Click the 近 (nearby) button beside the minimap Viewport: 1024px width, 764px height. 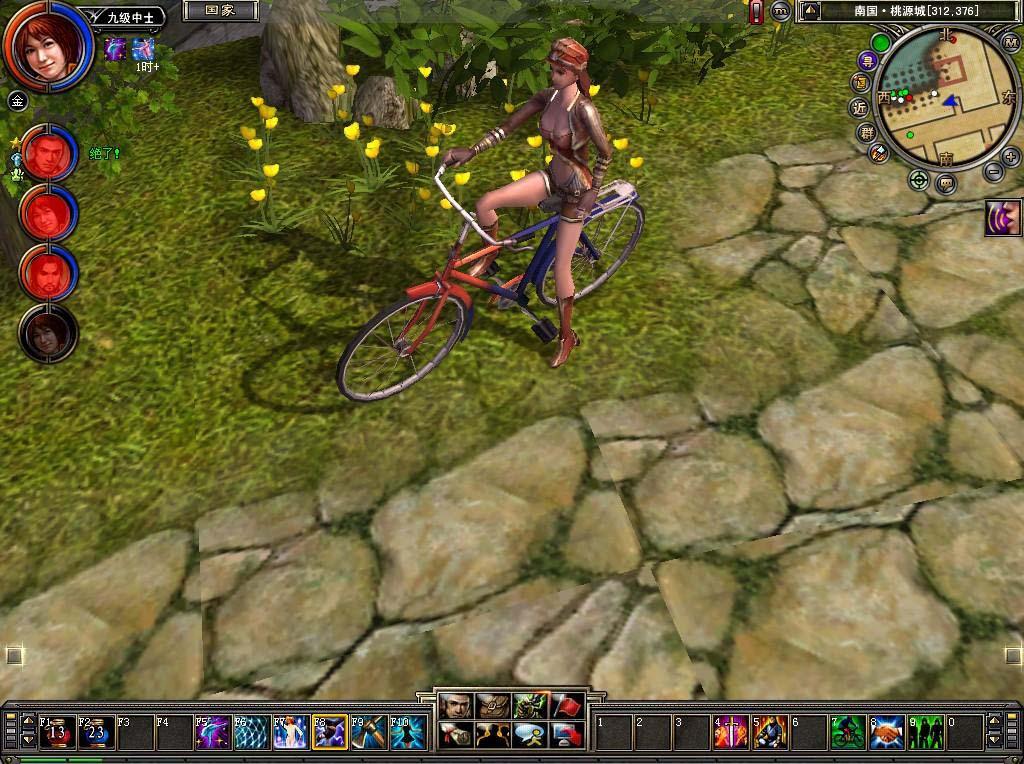pyautogui.click(x=860, y=106)
